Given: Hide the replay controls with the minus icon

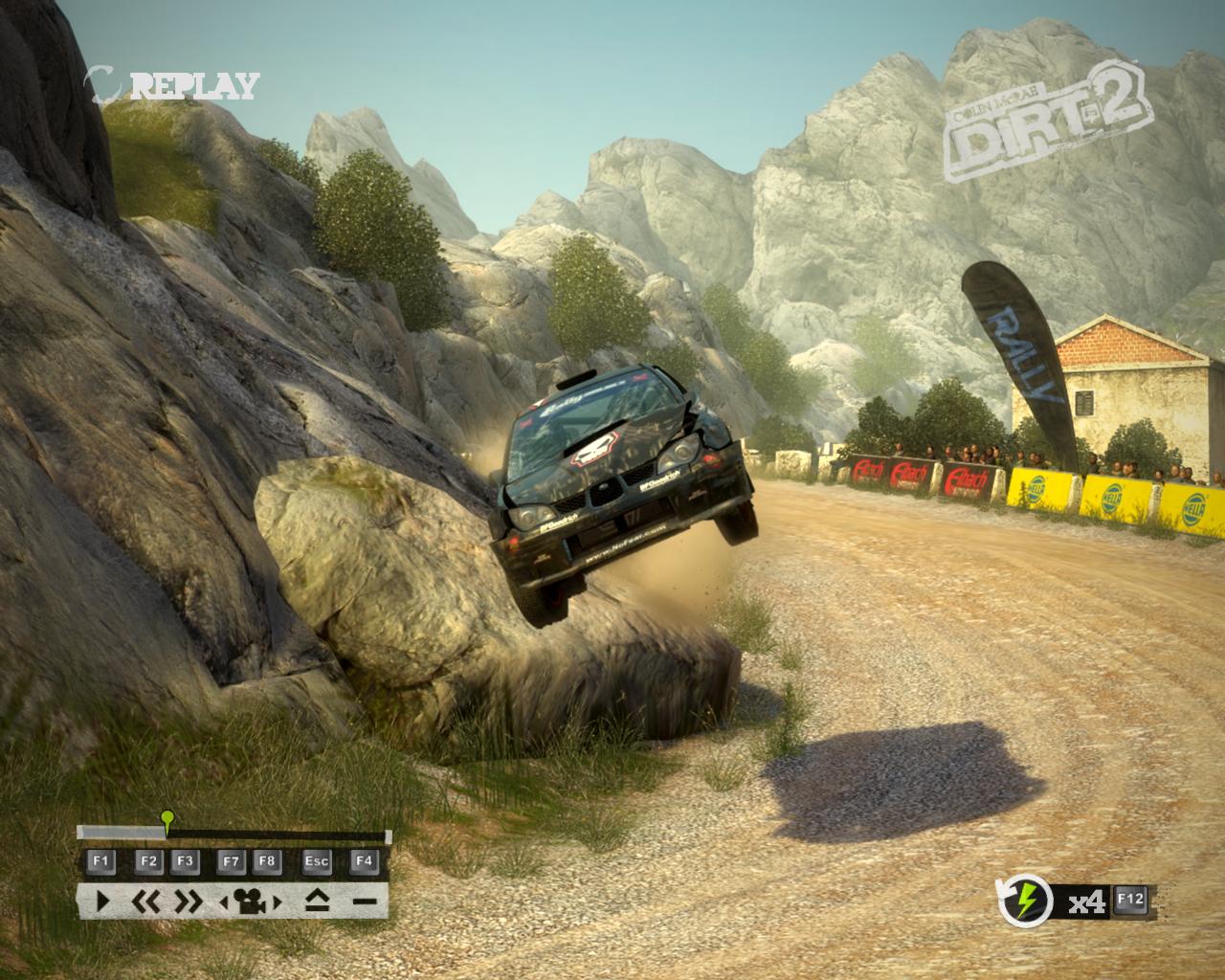Looking at the screenshot, I should coord(364,901).
